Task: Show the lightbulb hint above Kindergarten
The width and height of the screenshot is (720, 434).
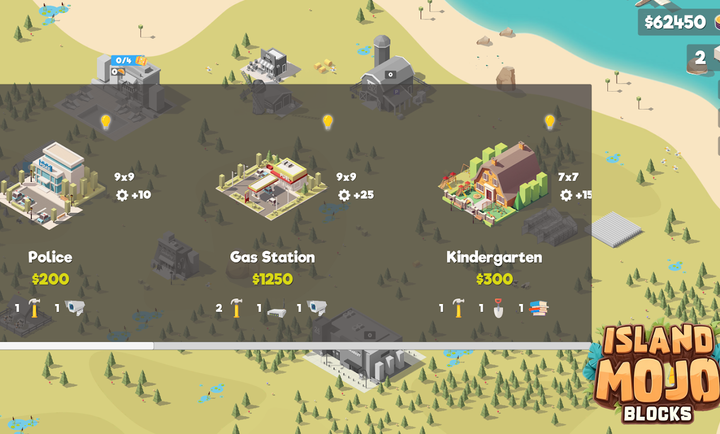Action: (x=549, y=122)
